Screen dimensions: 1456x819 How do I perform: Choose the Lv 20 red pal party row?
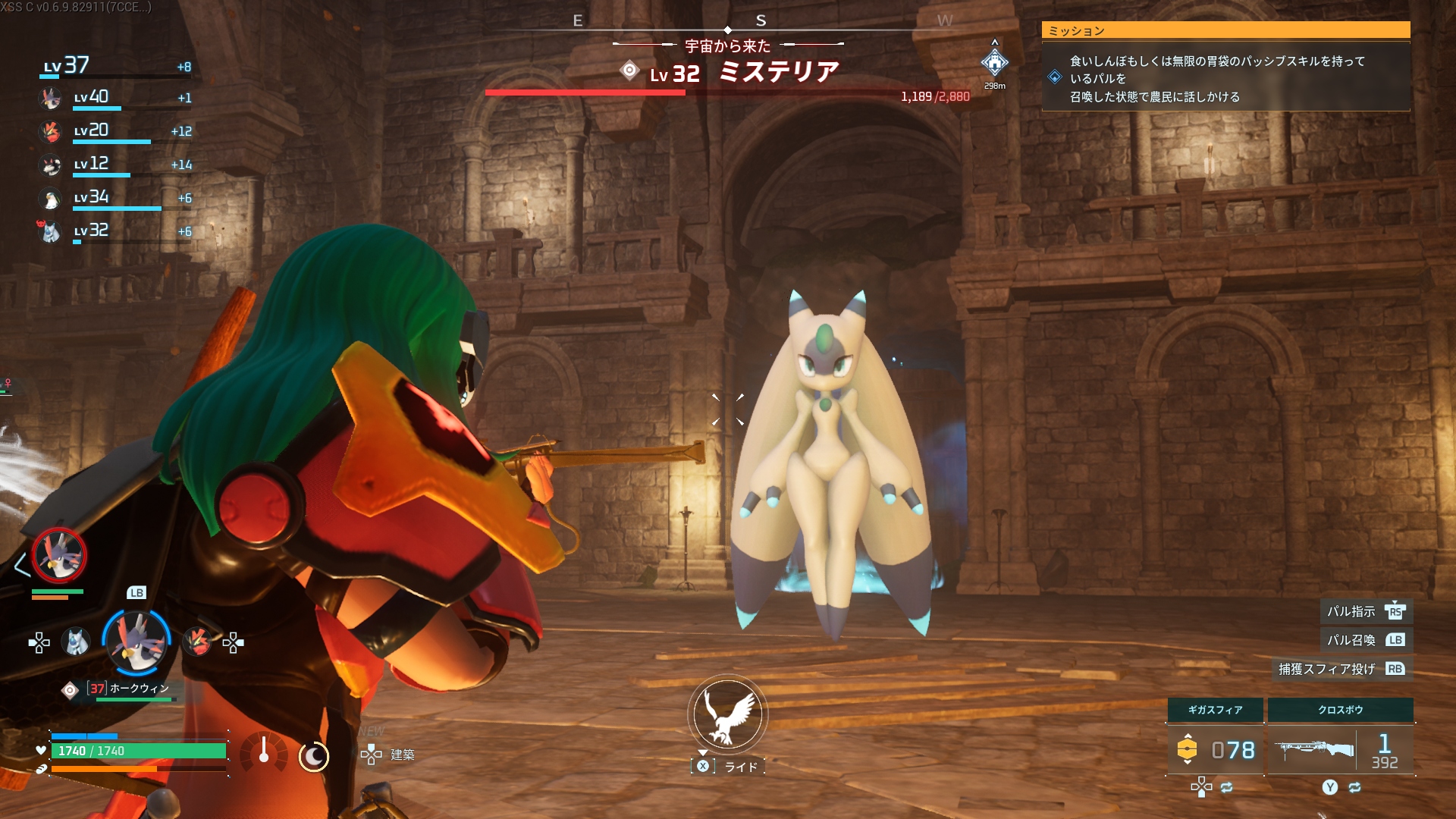pos(114,131)
